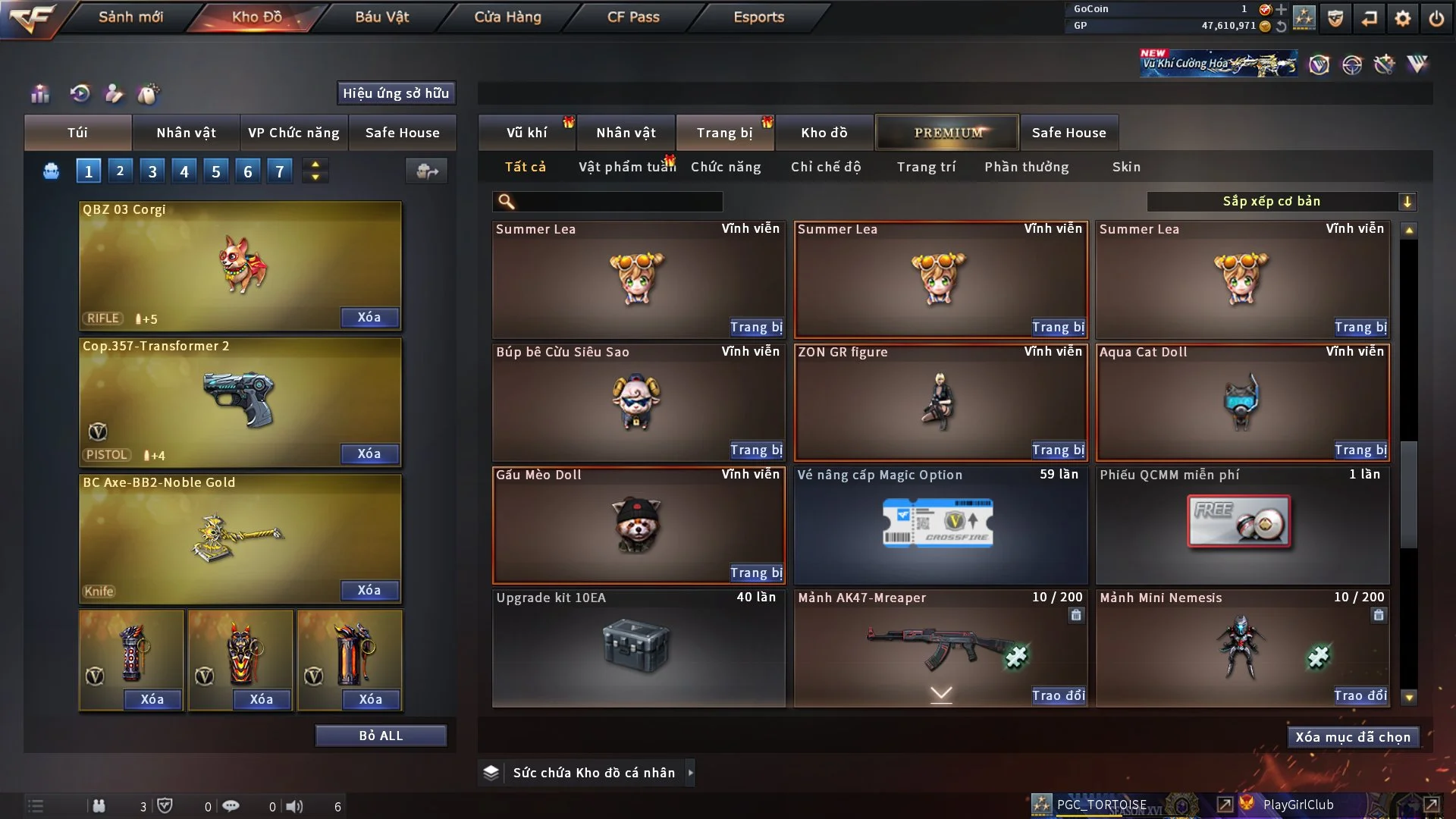Click the inventory search field
Screen dimensions: 1456x819
(618, 201)
